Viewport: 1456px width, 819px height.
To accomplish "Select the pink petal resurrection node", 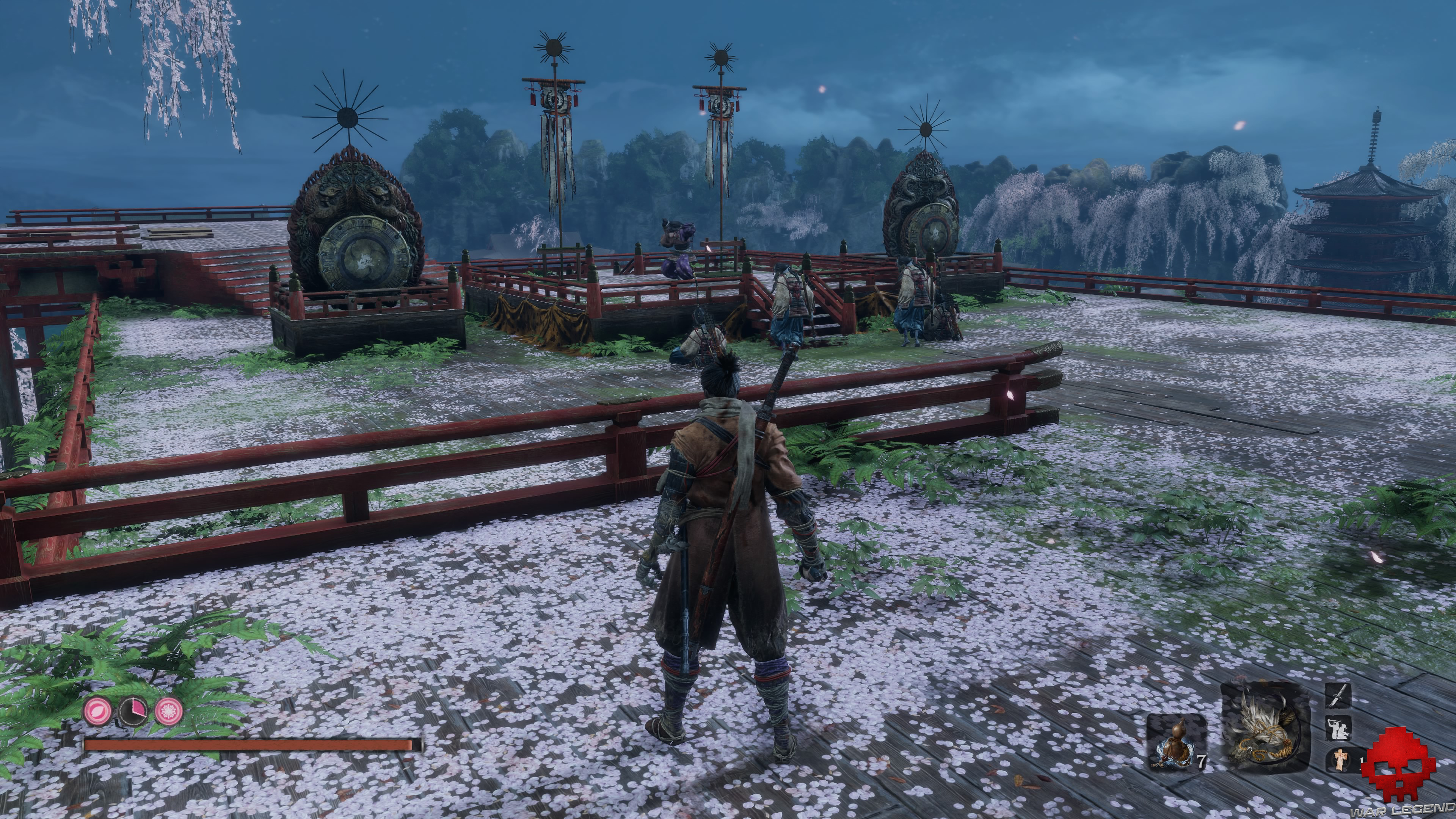I will click(98, 711).
